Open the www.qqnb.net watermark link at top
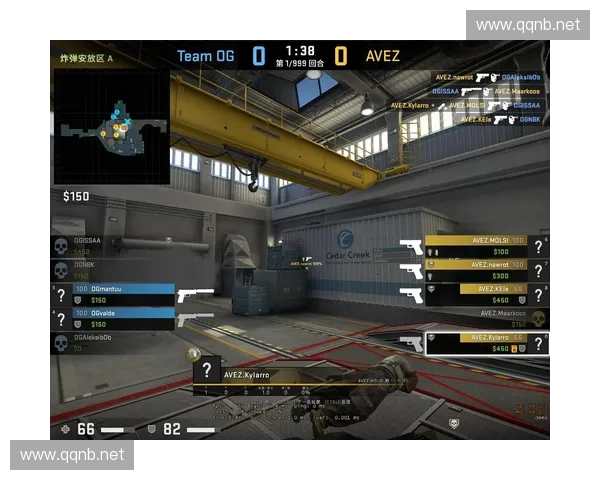The width and height of the screenshot is (600, 480). [527, 24]
